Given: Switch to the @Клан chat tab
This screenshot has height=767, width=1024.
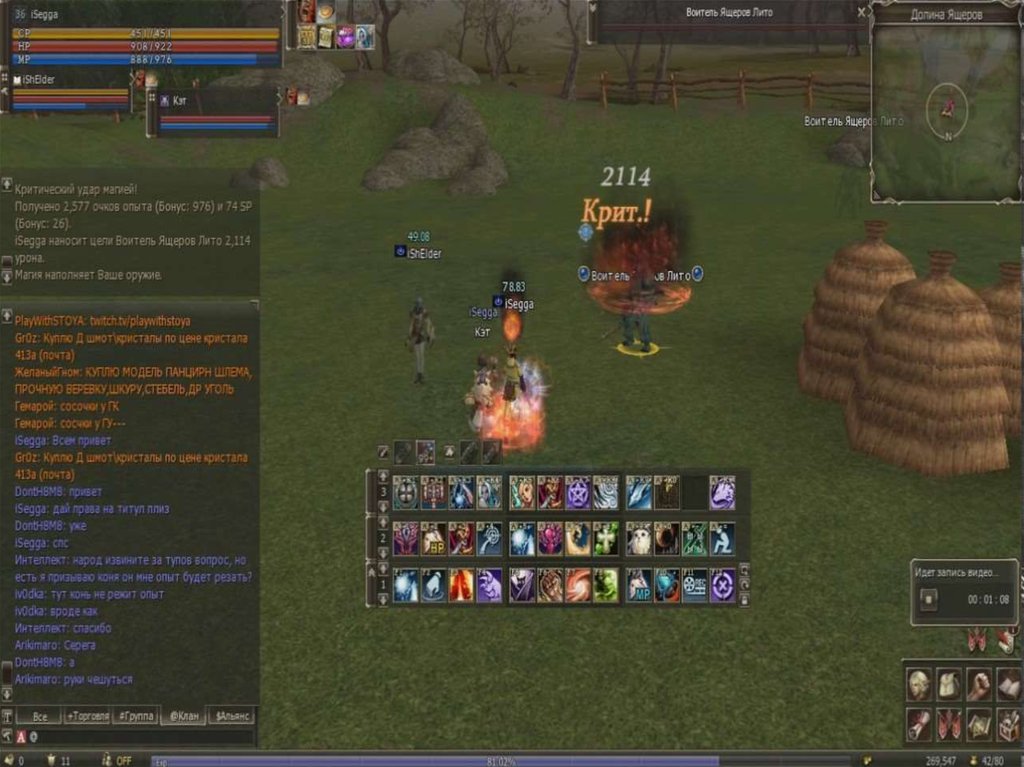Looking at the screenshot, I should (x=183, y=717).
